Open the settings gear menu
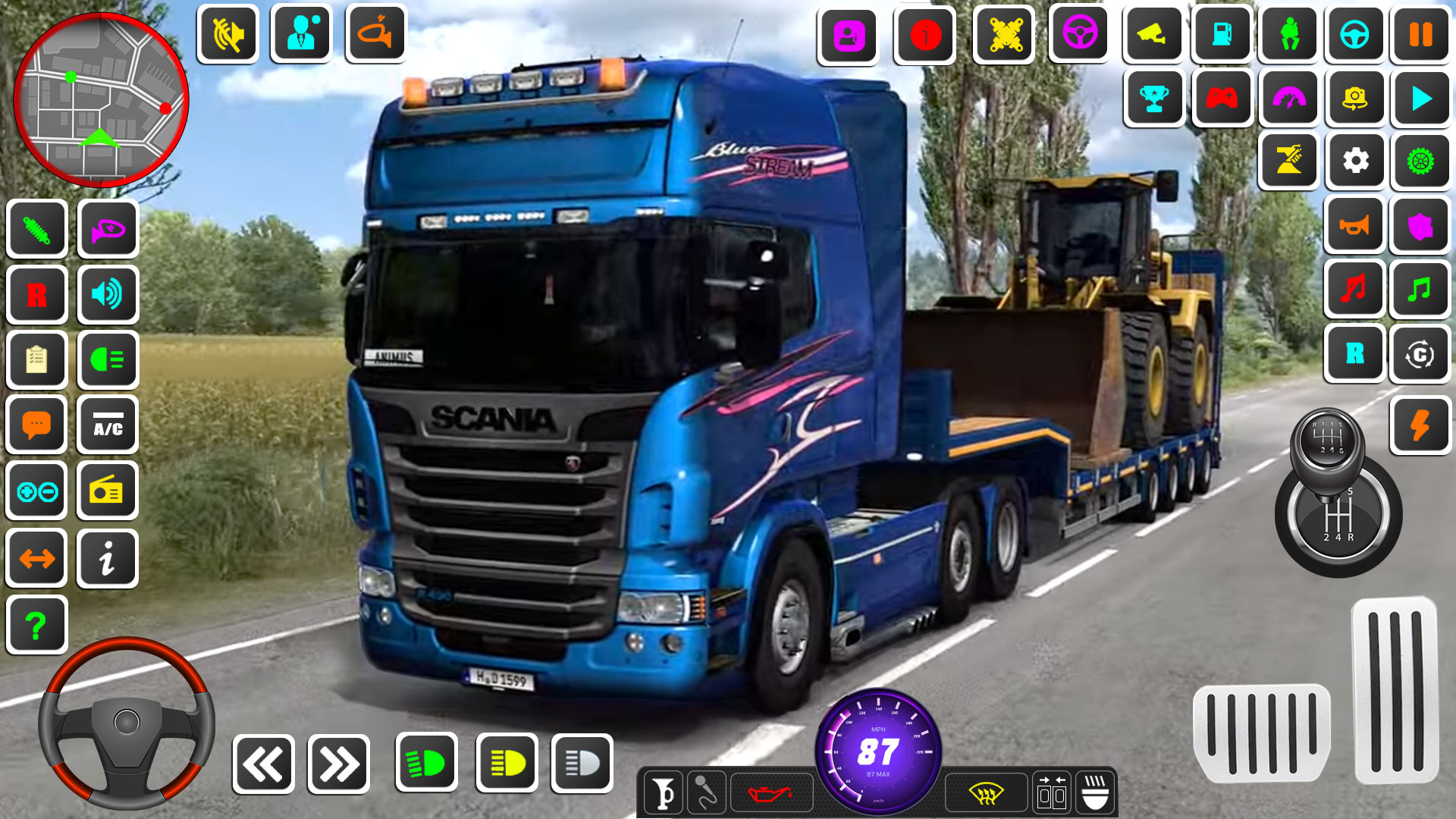 click(1355, 162)
